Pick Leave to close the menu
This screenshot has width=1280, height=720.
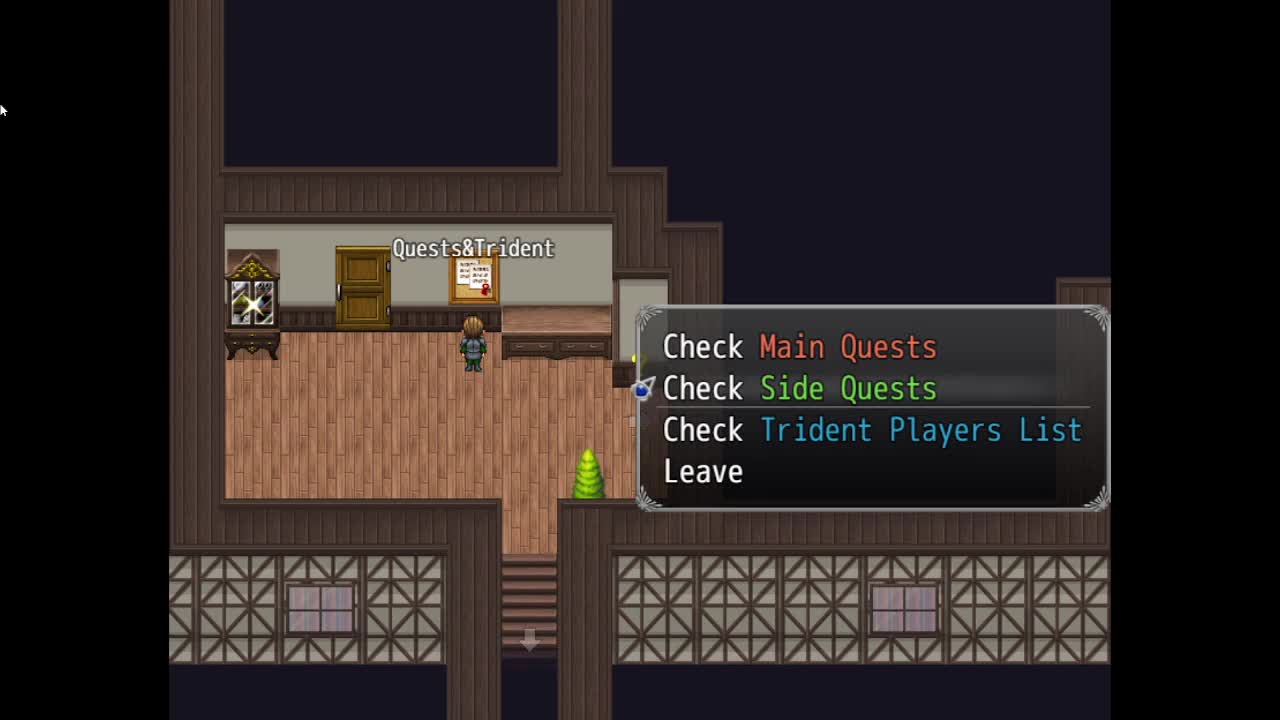point(703,472)
